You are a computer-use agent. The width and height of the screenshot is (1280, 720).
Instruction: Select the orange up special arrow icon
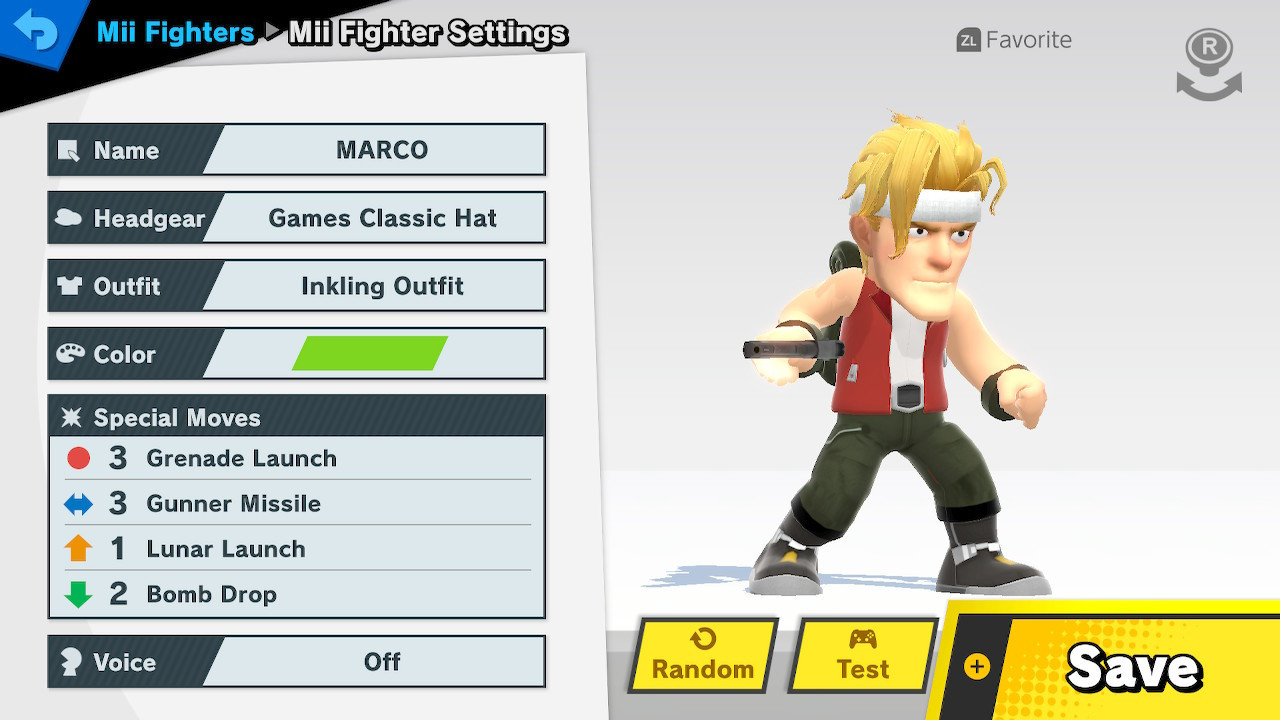coord(80,548)
